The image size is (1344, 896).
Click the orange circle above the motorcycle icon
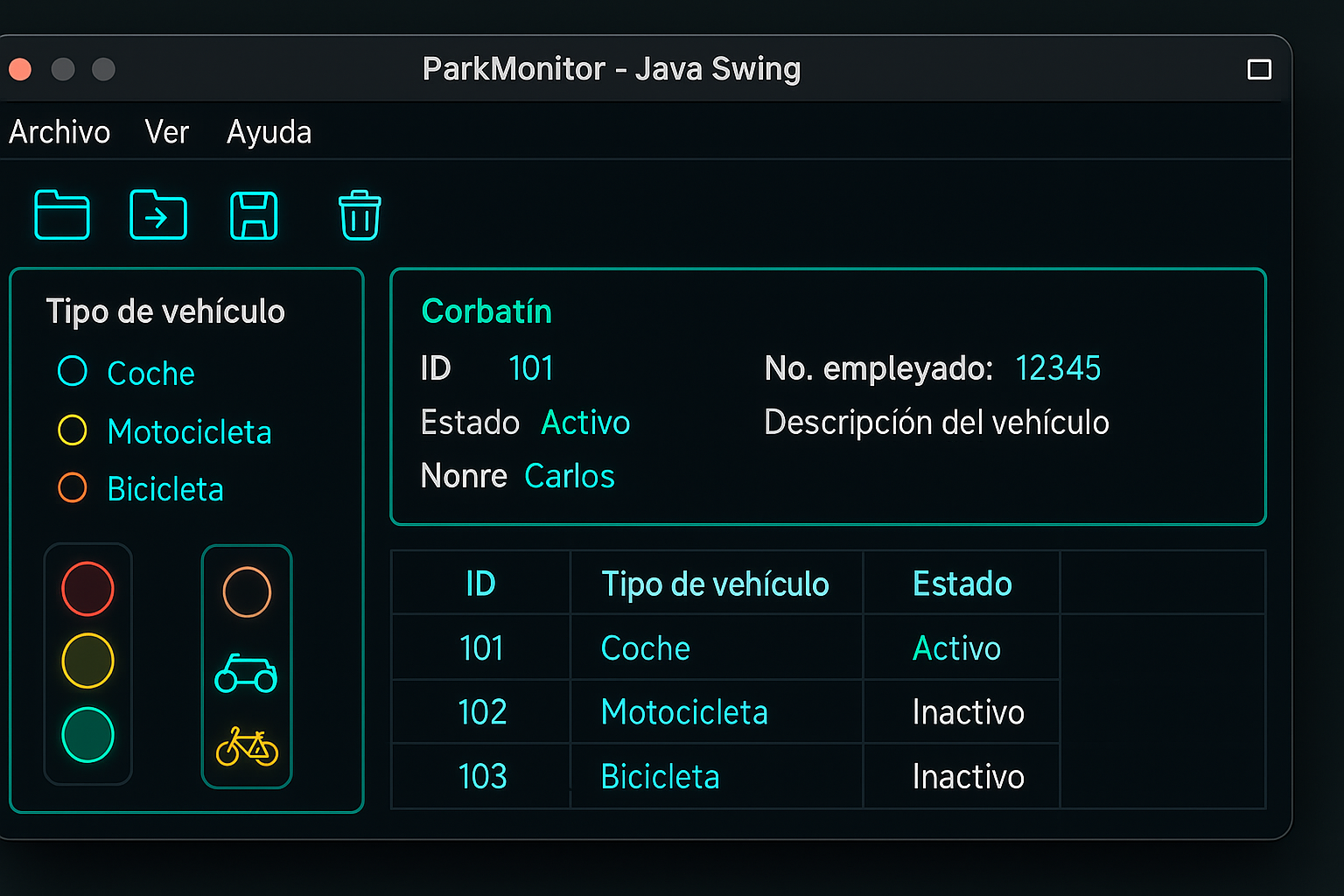[x=246, y=591]
